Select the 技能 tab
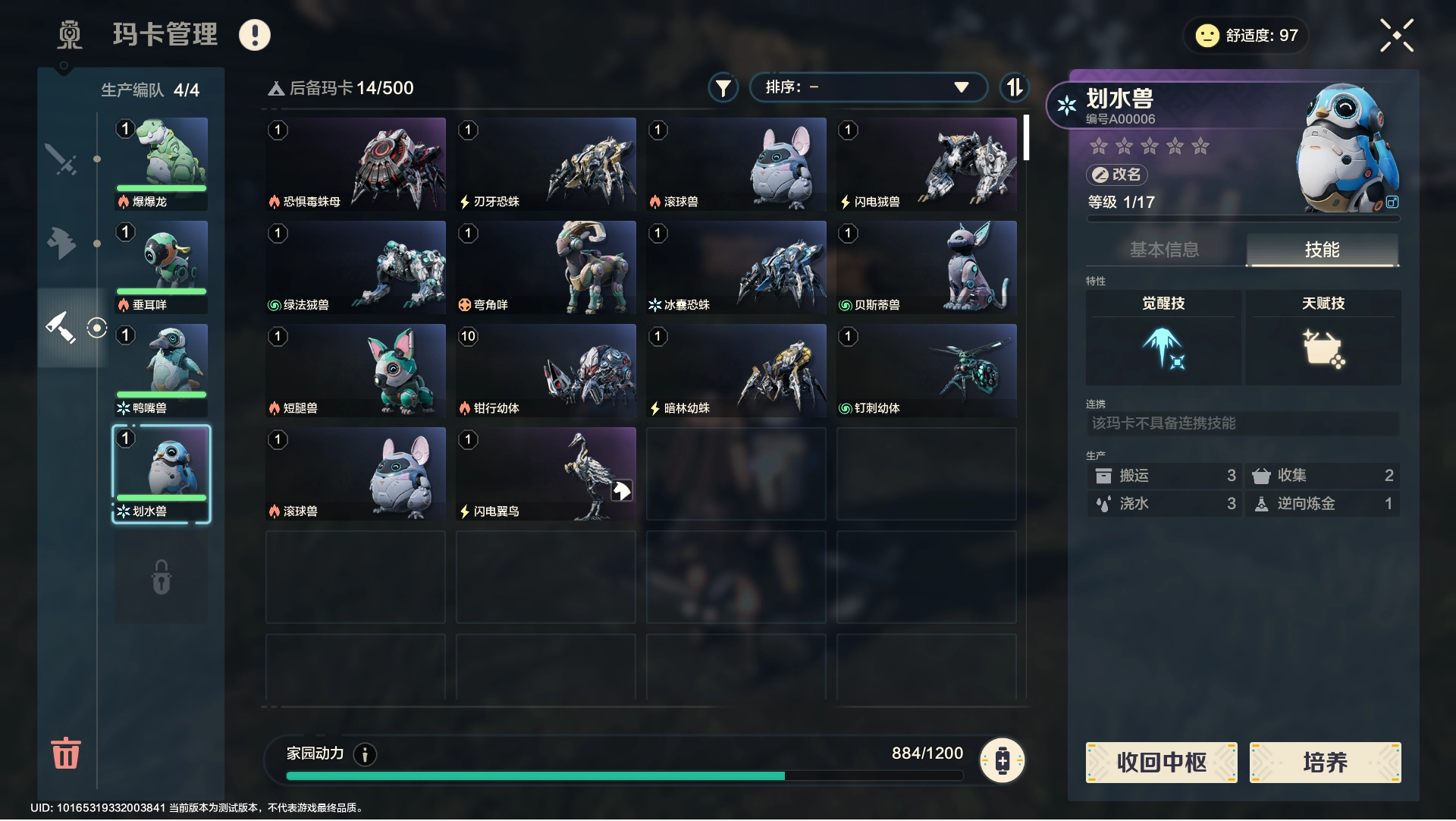This screenshot has width=1456, height=821. click(1322, 250)
